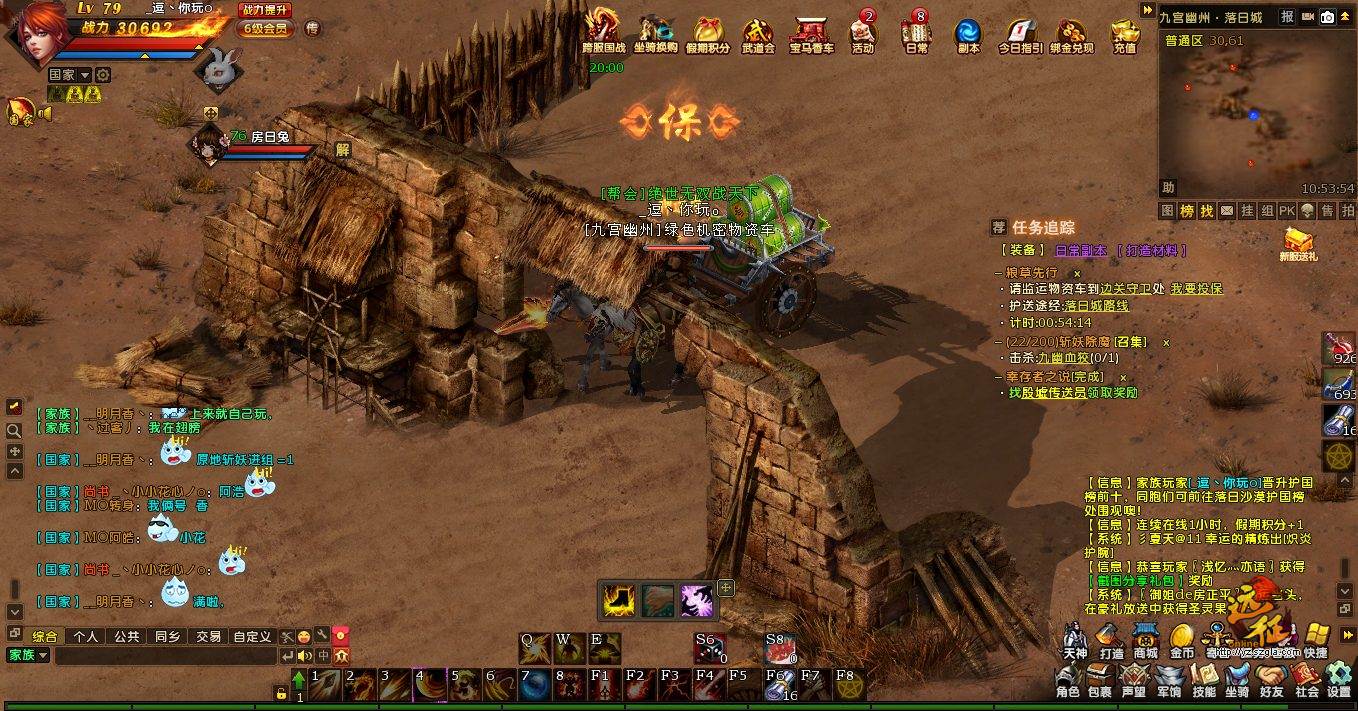Click the chat message input box
Viewport: 1358px width, 711px height.
pos(165,656)
